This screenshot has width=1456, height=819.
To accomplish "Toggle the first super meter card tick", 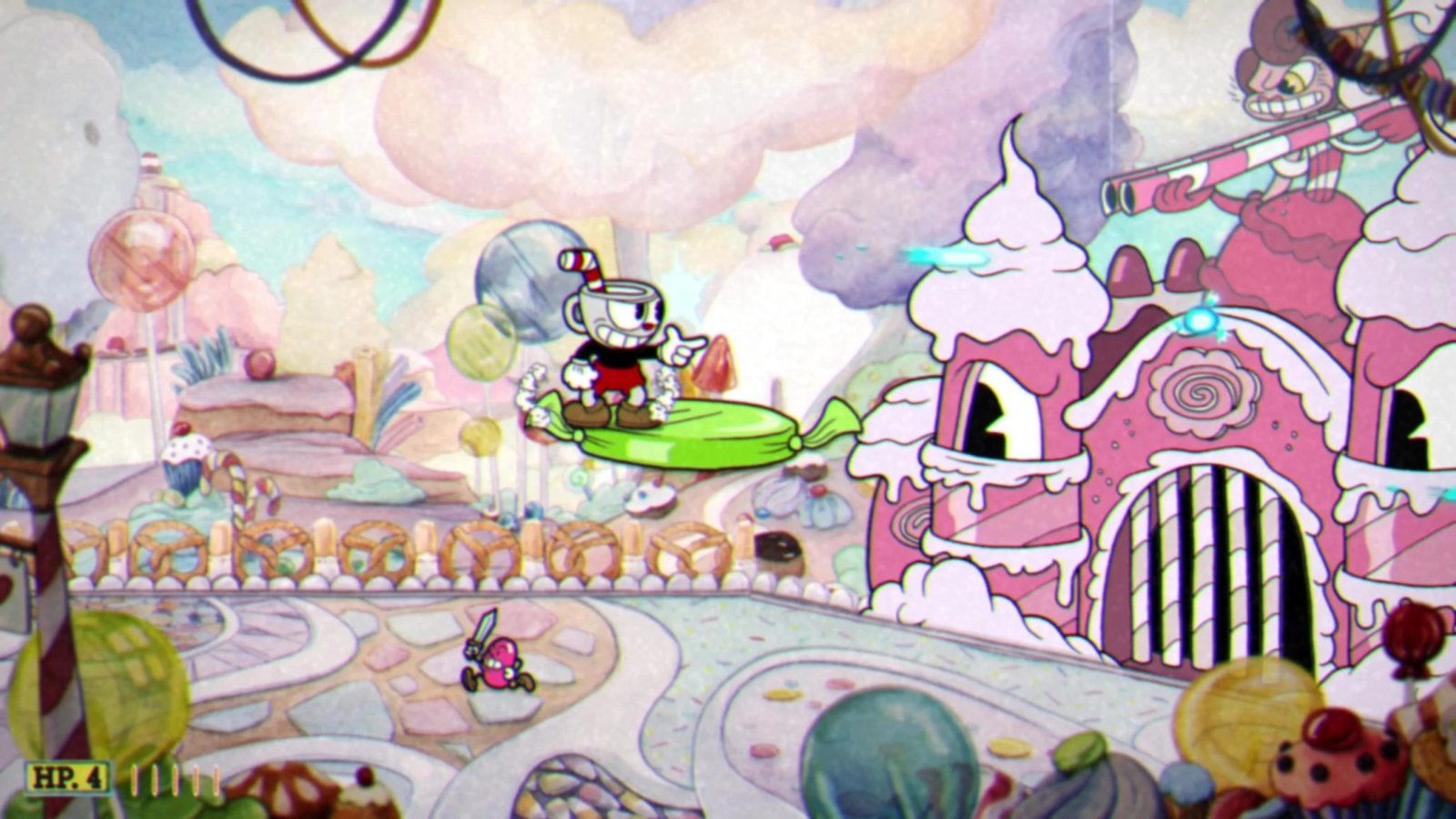I will [135, 778].
